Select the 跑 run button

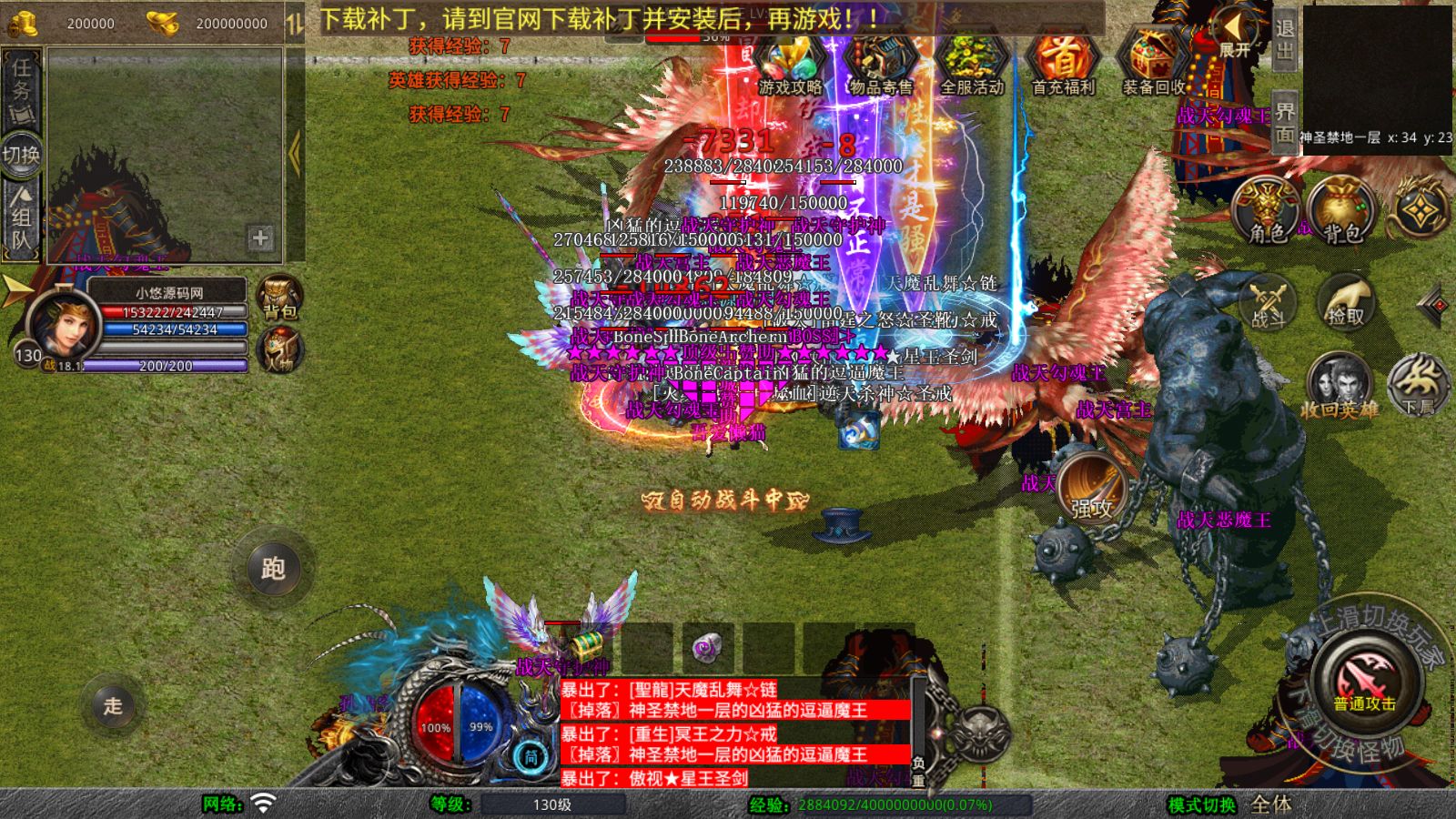point(273,569)
